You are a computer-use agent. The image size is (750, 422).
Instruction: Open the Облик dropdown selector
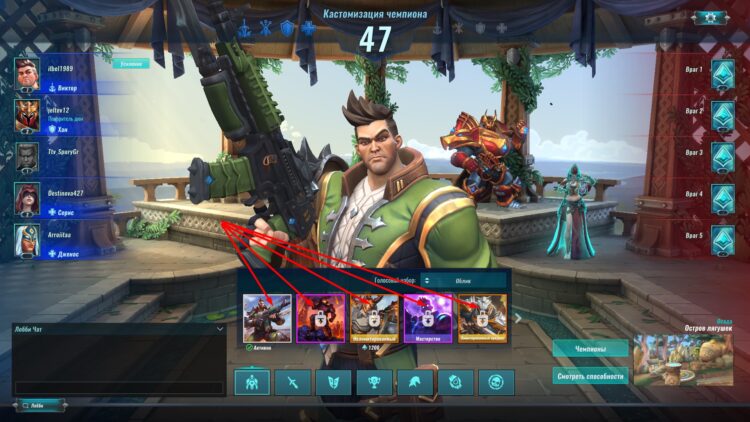click(x=463, y=281)
